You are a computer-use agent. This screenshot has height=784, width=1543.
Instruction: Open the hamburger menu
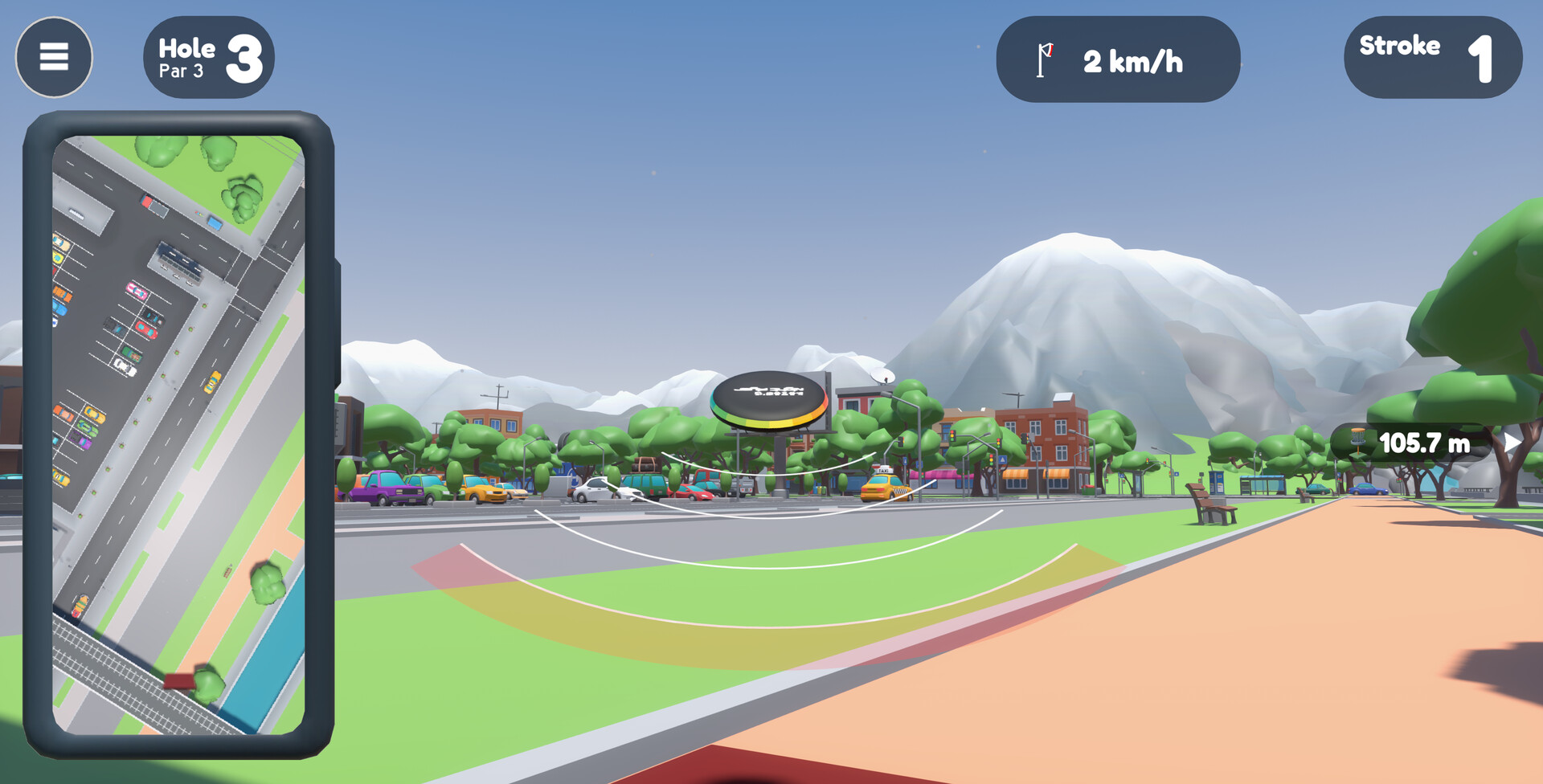pos(54,57)
